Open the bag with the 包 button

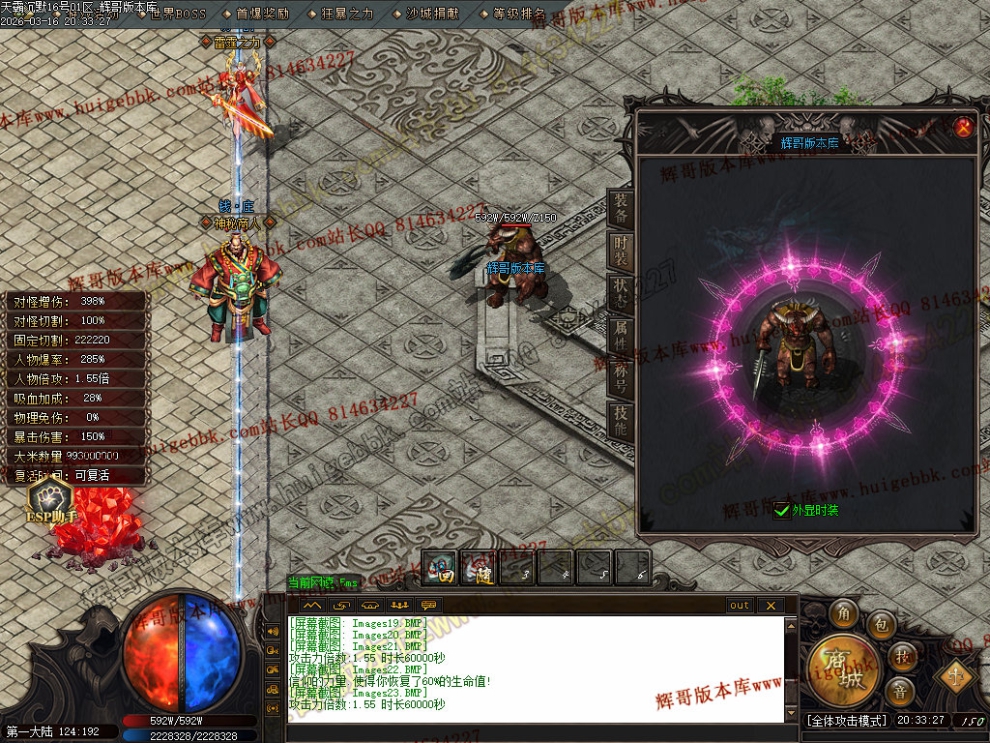click(881, 625)
